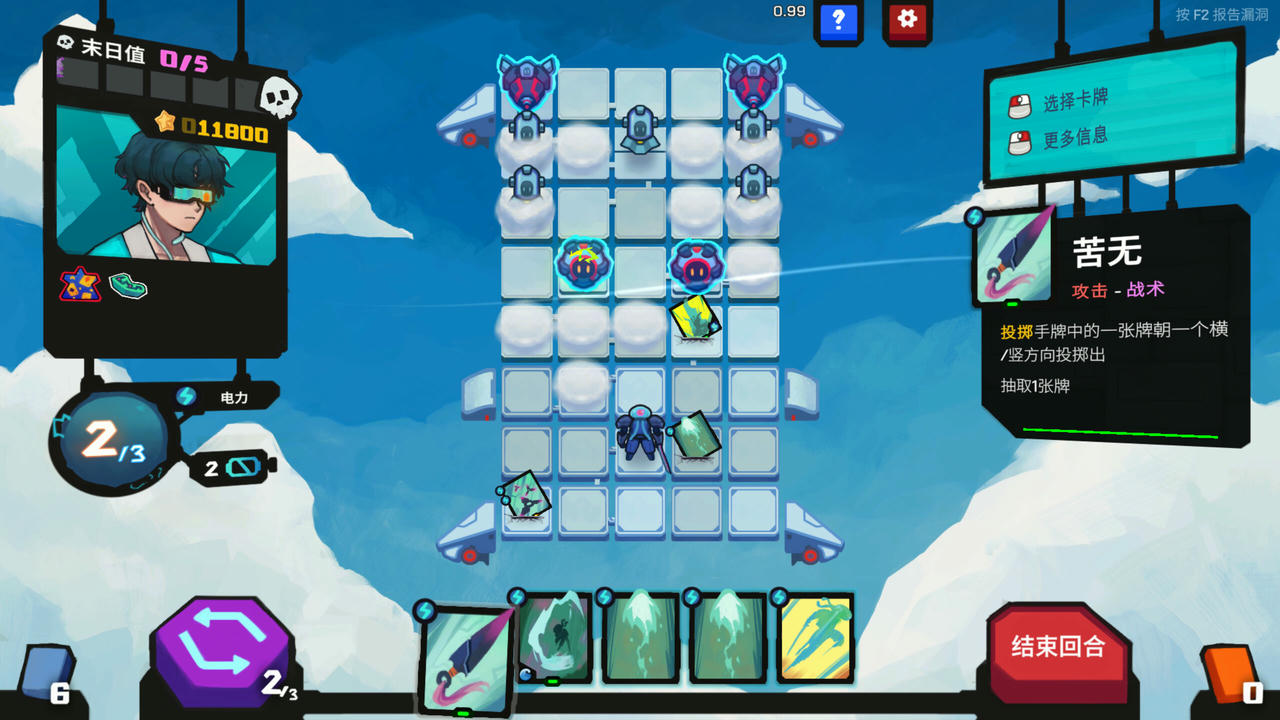Open the settings gear menu

point(906,22)
